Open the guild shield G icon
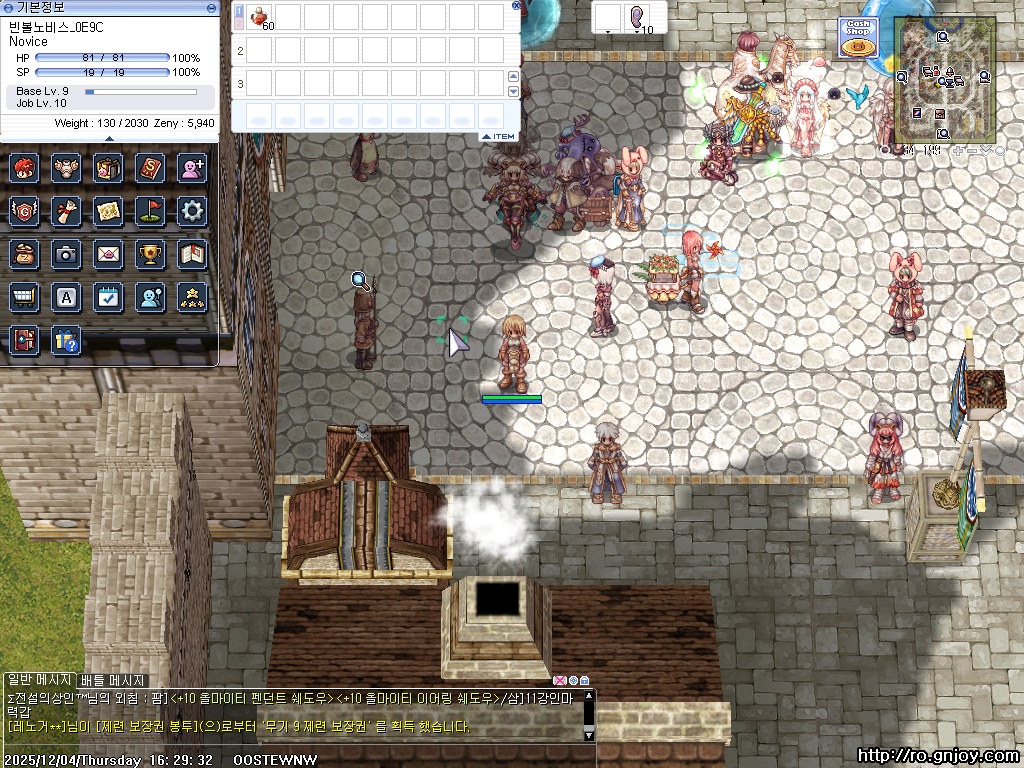 [23, 210]
